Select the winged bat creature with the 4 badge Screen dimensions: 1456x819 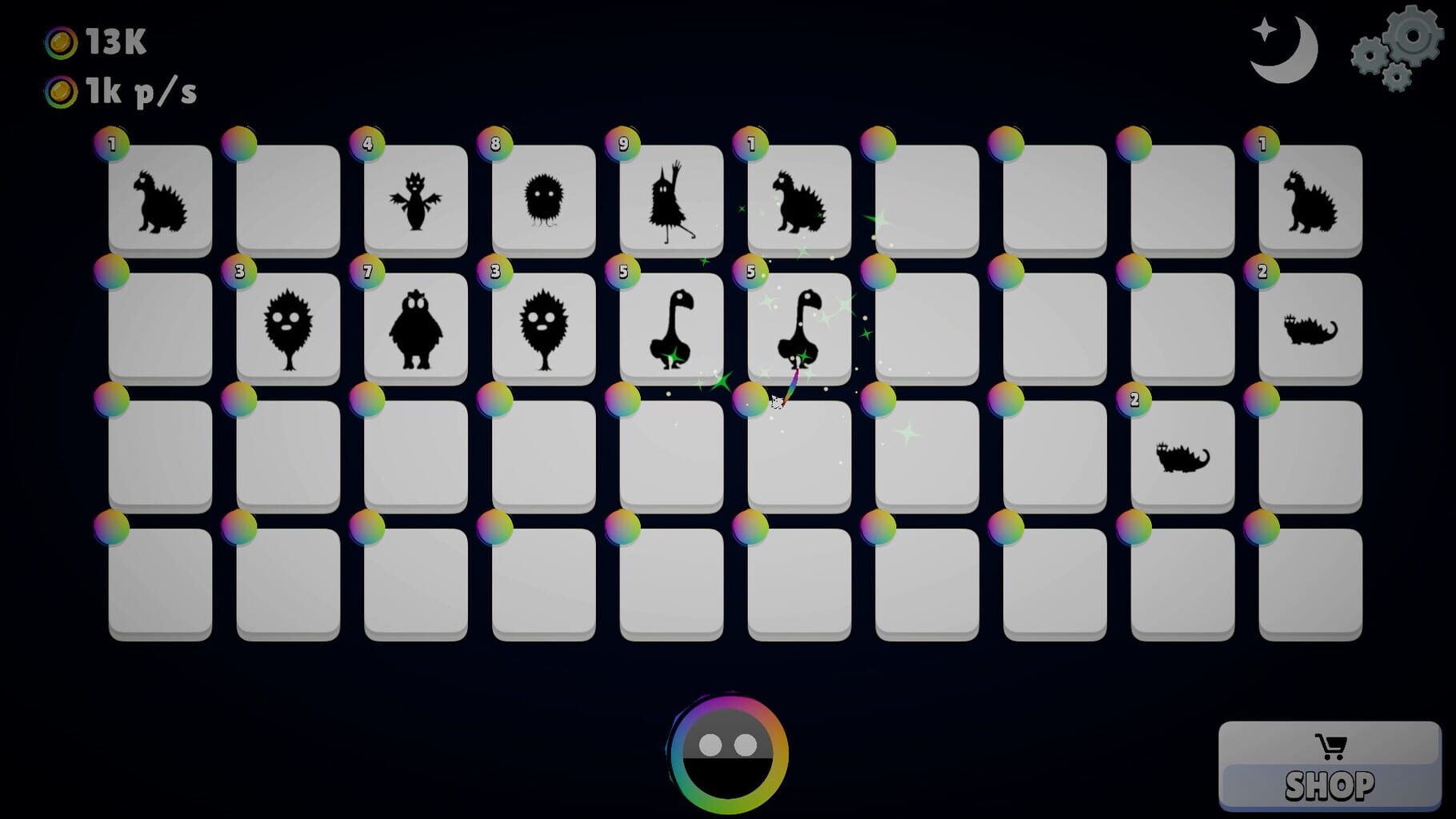pos(416,200)
